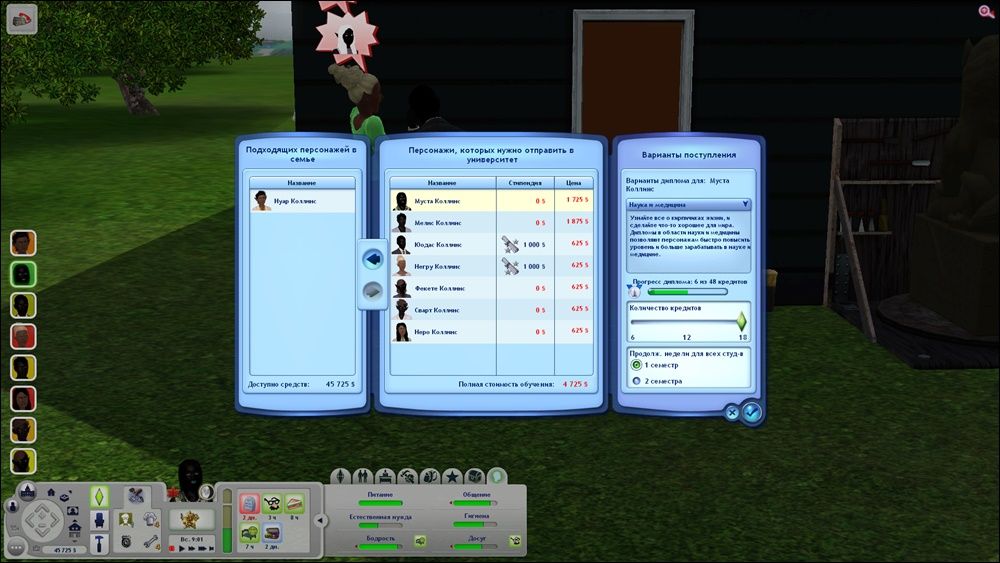Sort the list by Стипендия column header
Viewport: 1000px width, 563px height.
point(525,183)
